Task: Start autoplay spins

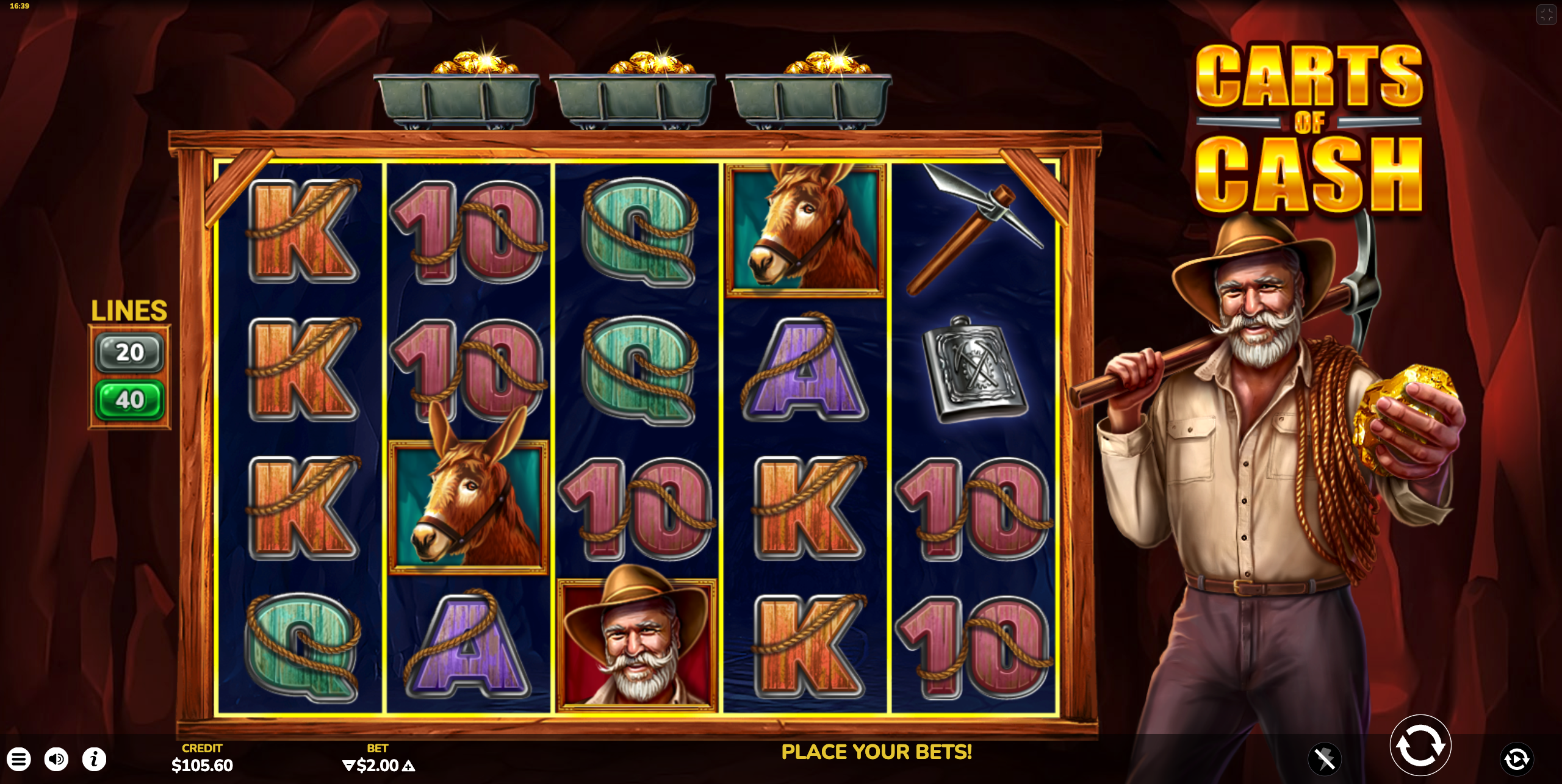Action: point(1516,760)
